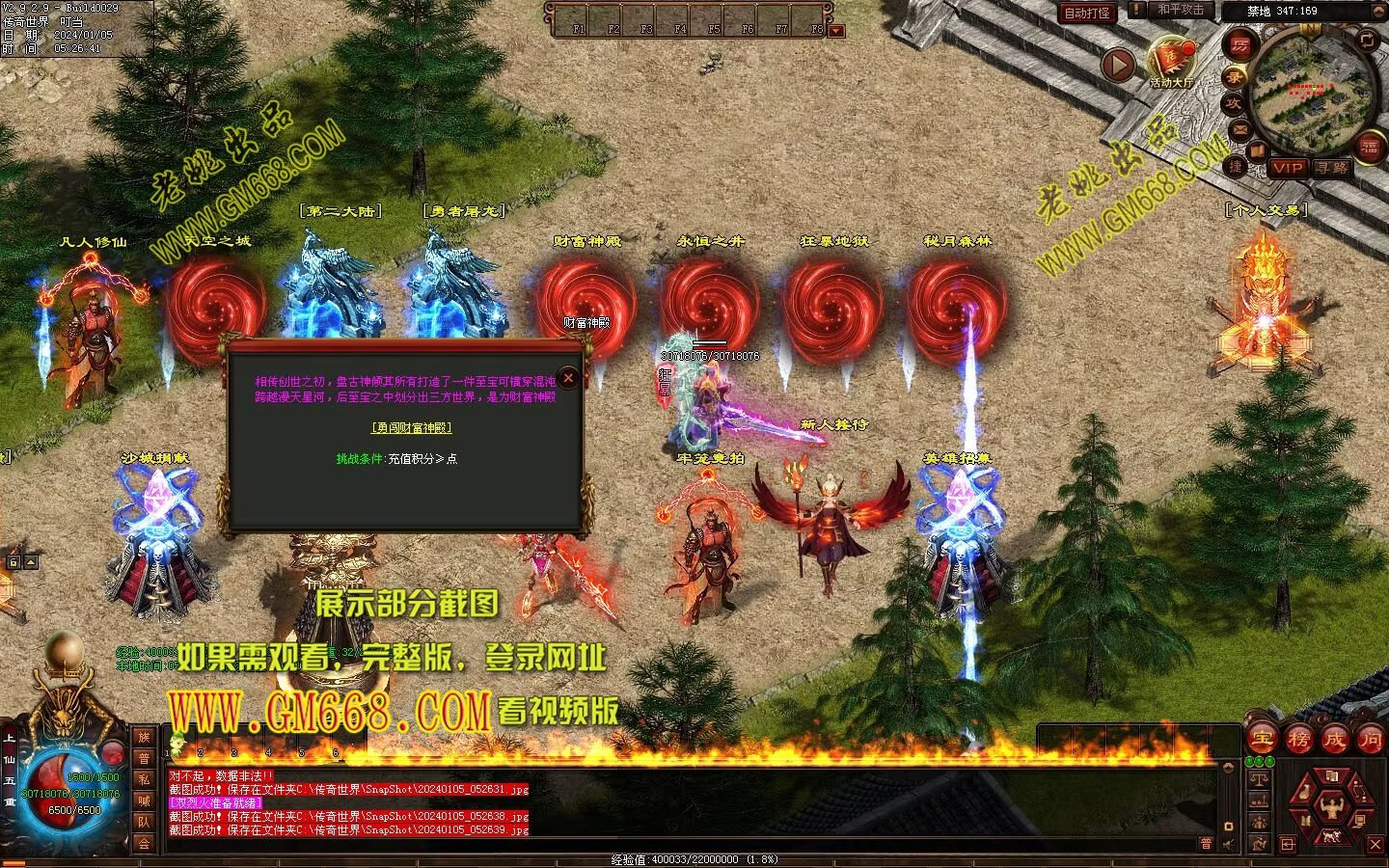Close the 财富神殿 dialog window
This screenshot has height=868, width=1389.
coord(568,378)
